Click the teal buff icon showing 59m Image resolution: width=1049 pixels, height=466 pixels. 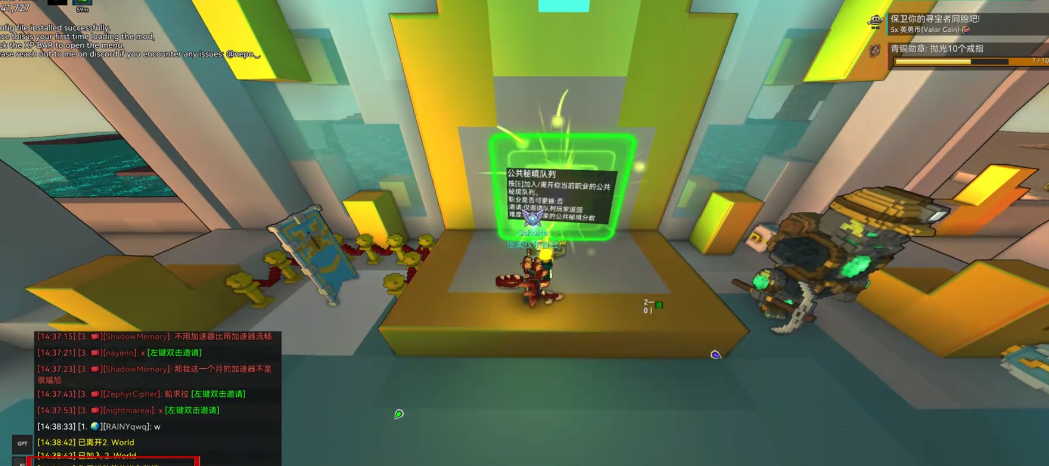click(x=83, y=4)
